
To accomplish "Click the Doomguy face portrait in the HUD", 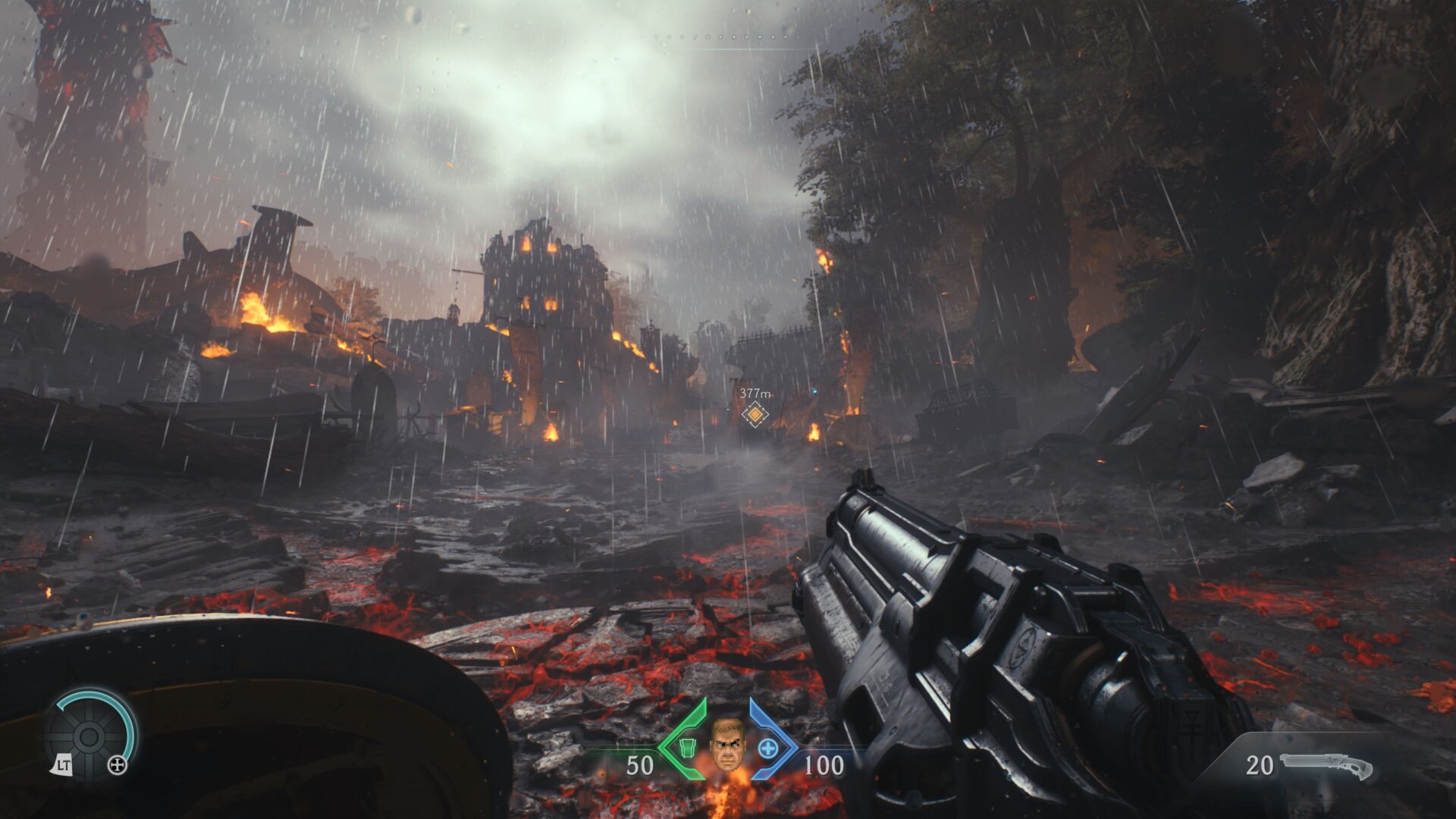I will pos(728,745).
